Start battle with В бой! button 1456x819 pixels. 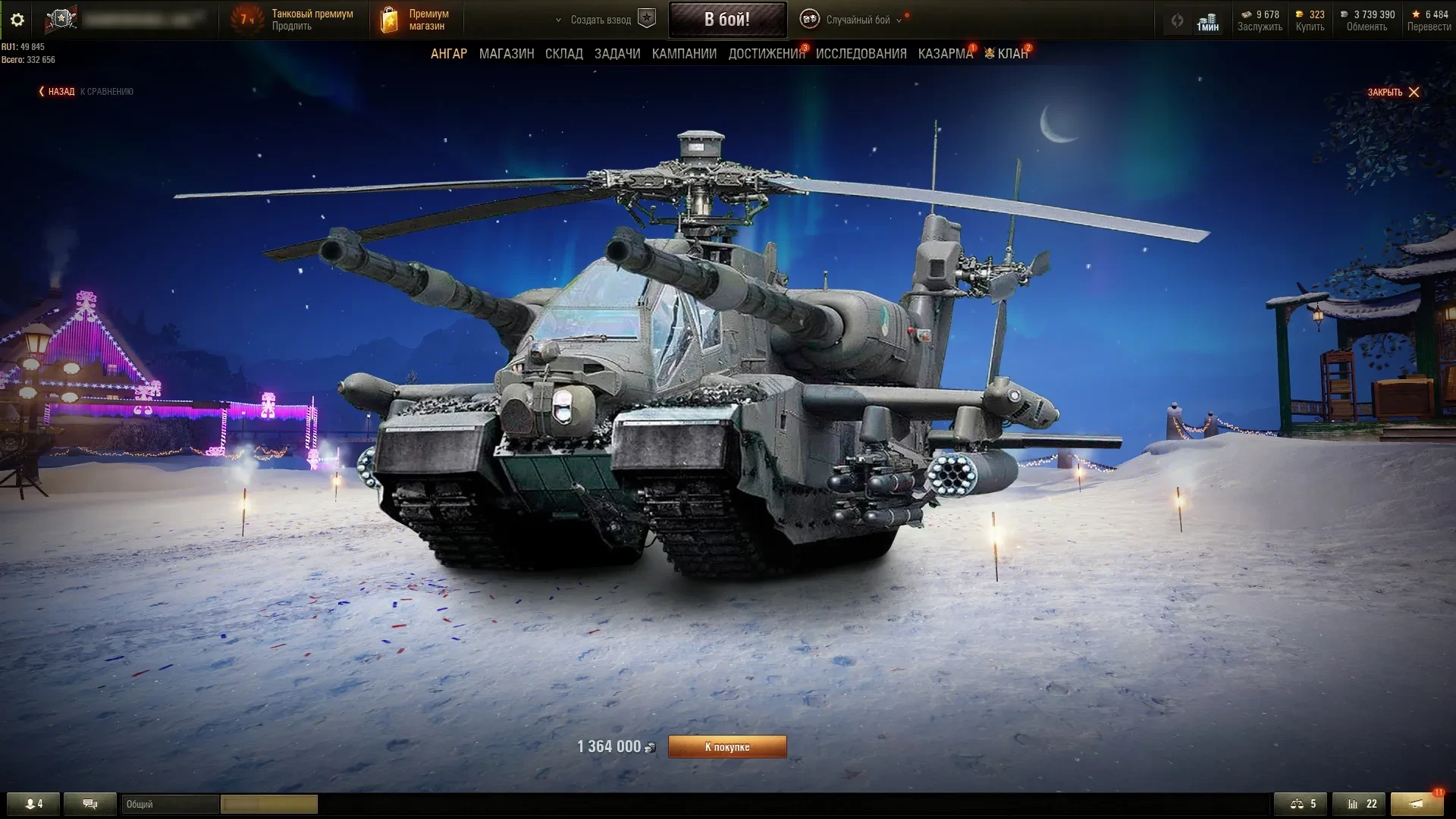click(727, 20)
